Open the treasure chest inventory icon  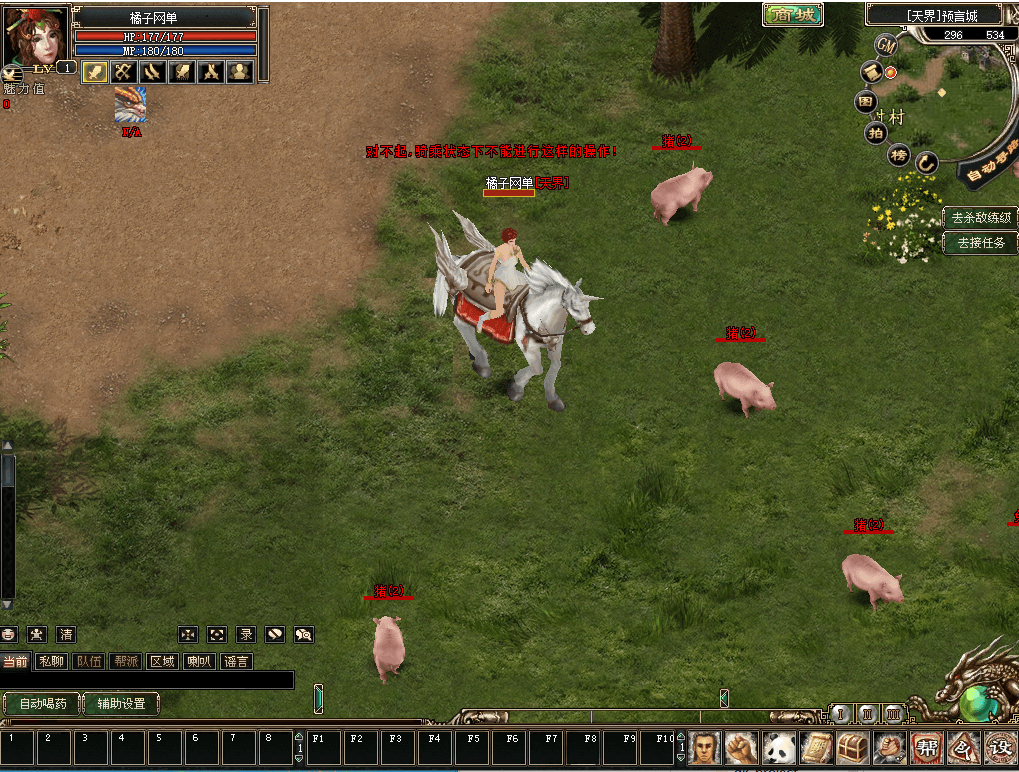point(852,747)
